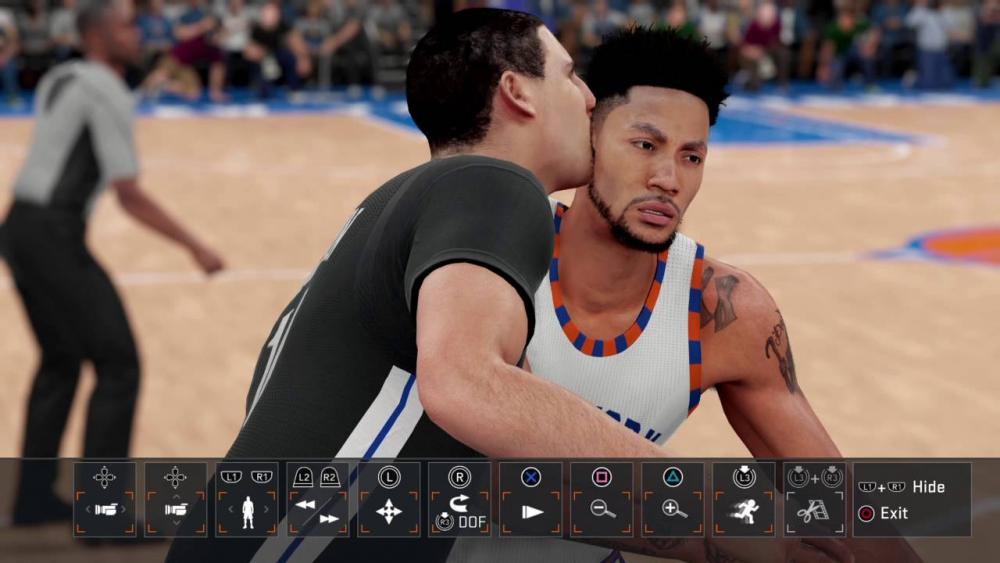Choose the player focus silhouette tile
Viewport: 1000px width, 563px height.
(x=247, y=499)
